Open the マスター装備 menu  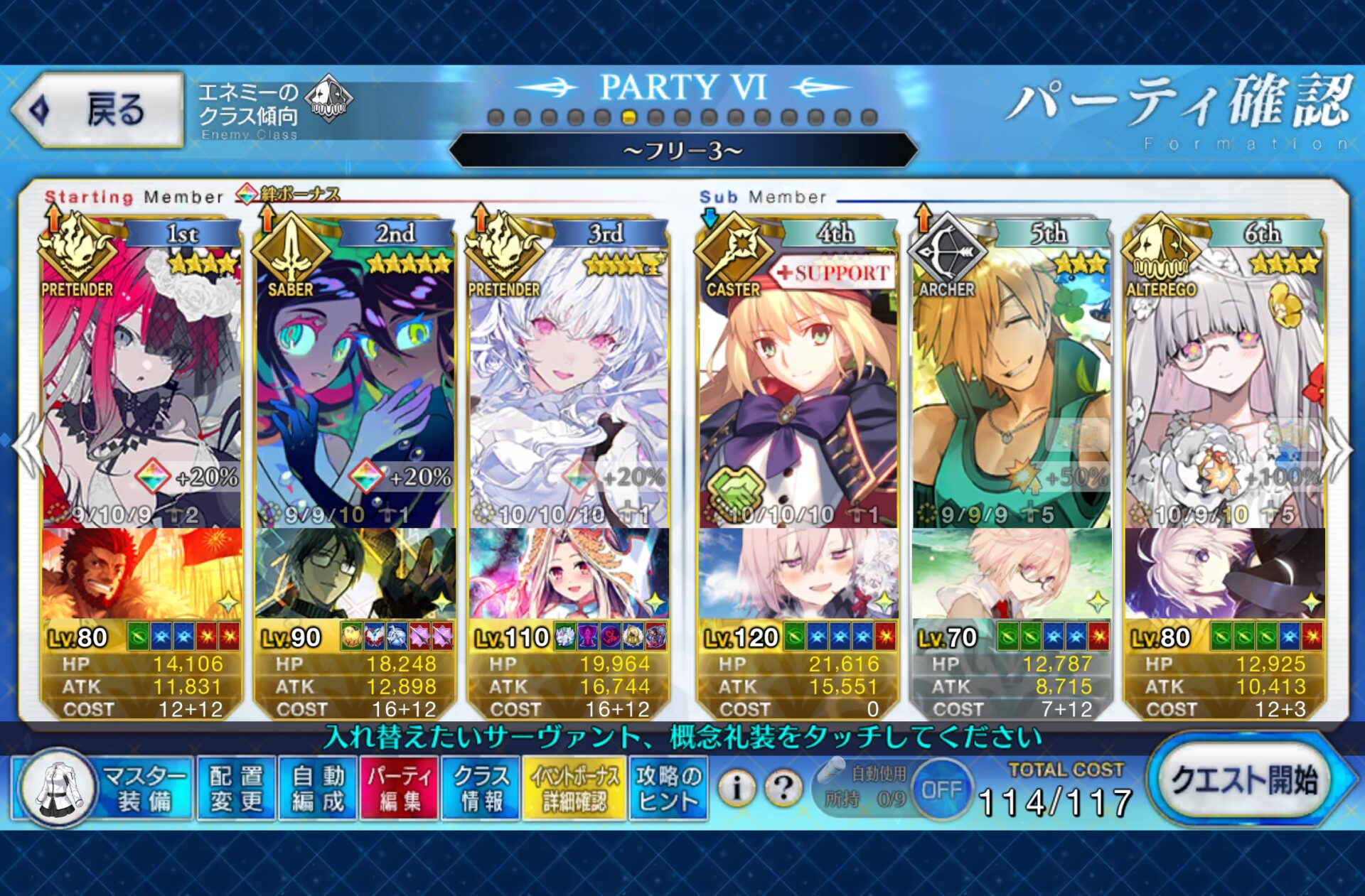point(105,789)
